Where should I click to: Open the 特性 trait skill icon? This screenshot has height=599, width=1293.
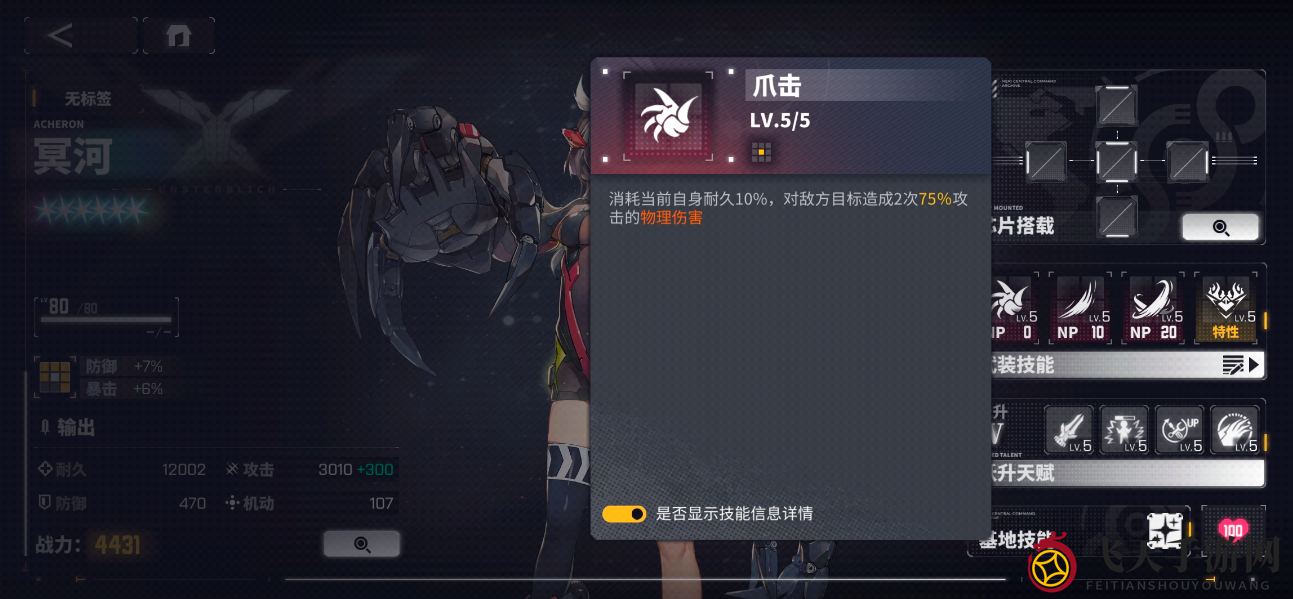pos(1226,308)
